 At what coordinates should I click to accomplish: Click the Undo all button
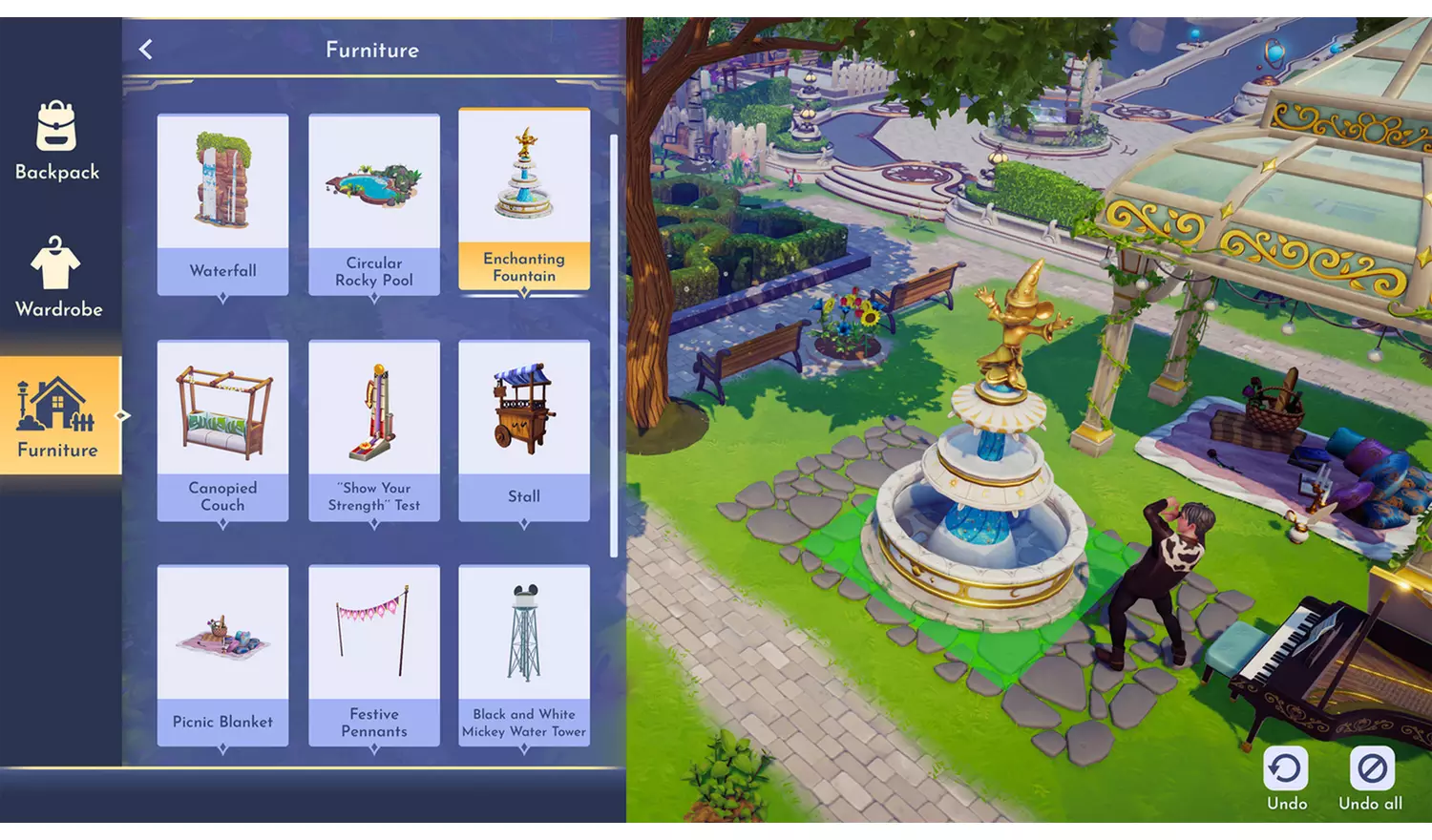tap(1371, 777)
